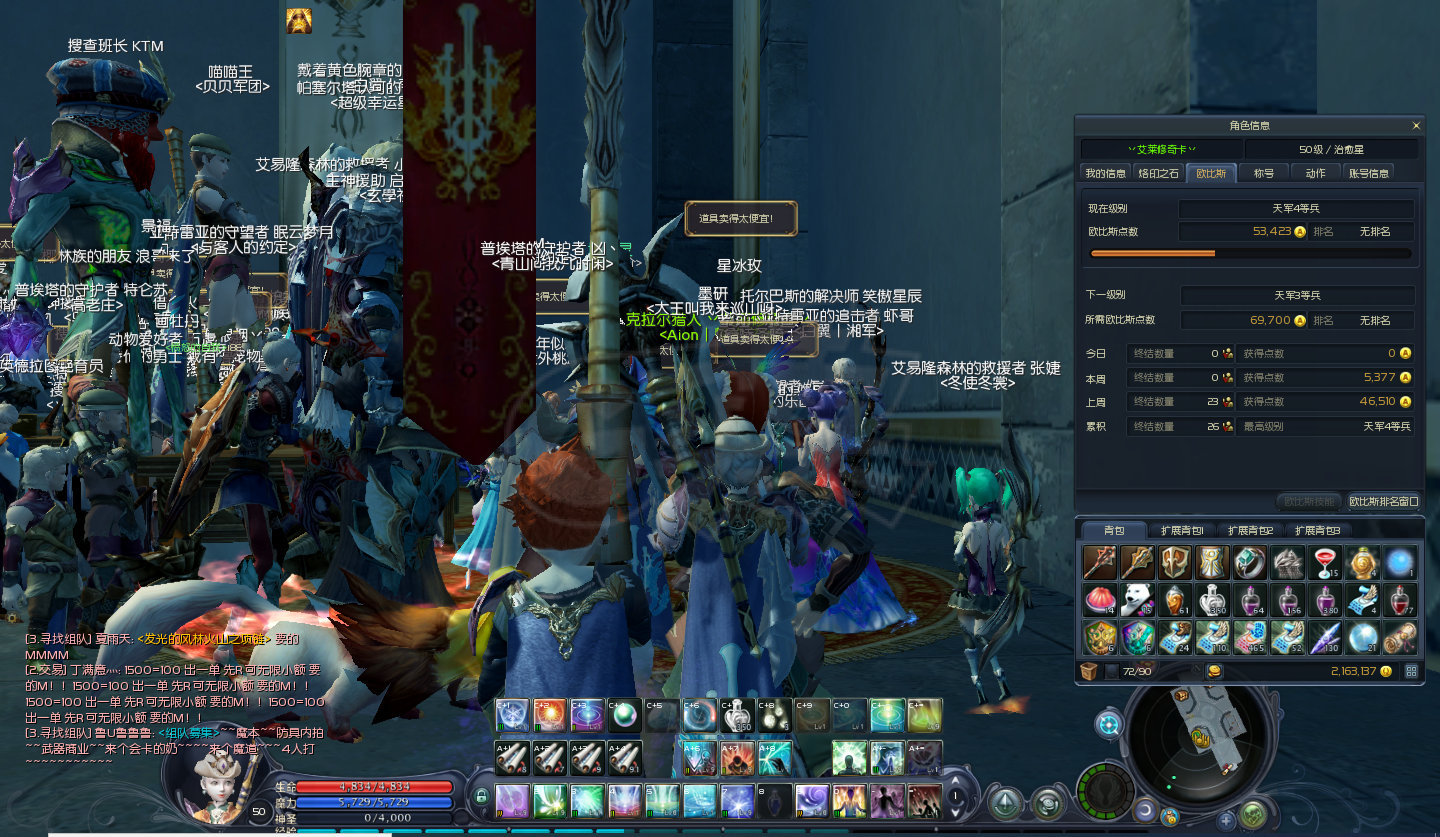
Task: Click the 道具卖得太便宜! shop sign
Action: (741, 218)
